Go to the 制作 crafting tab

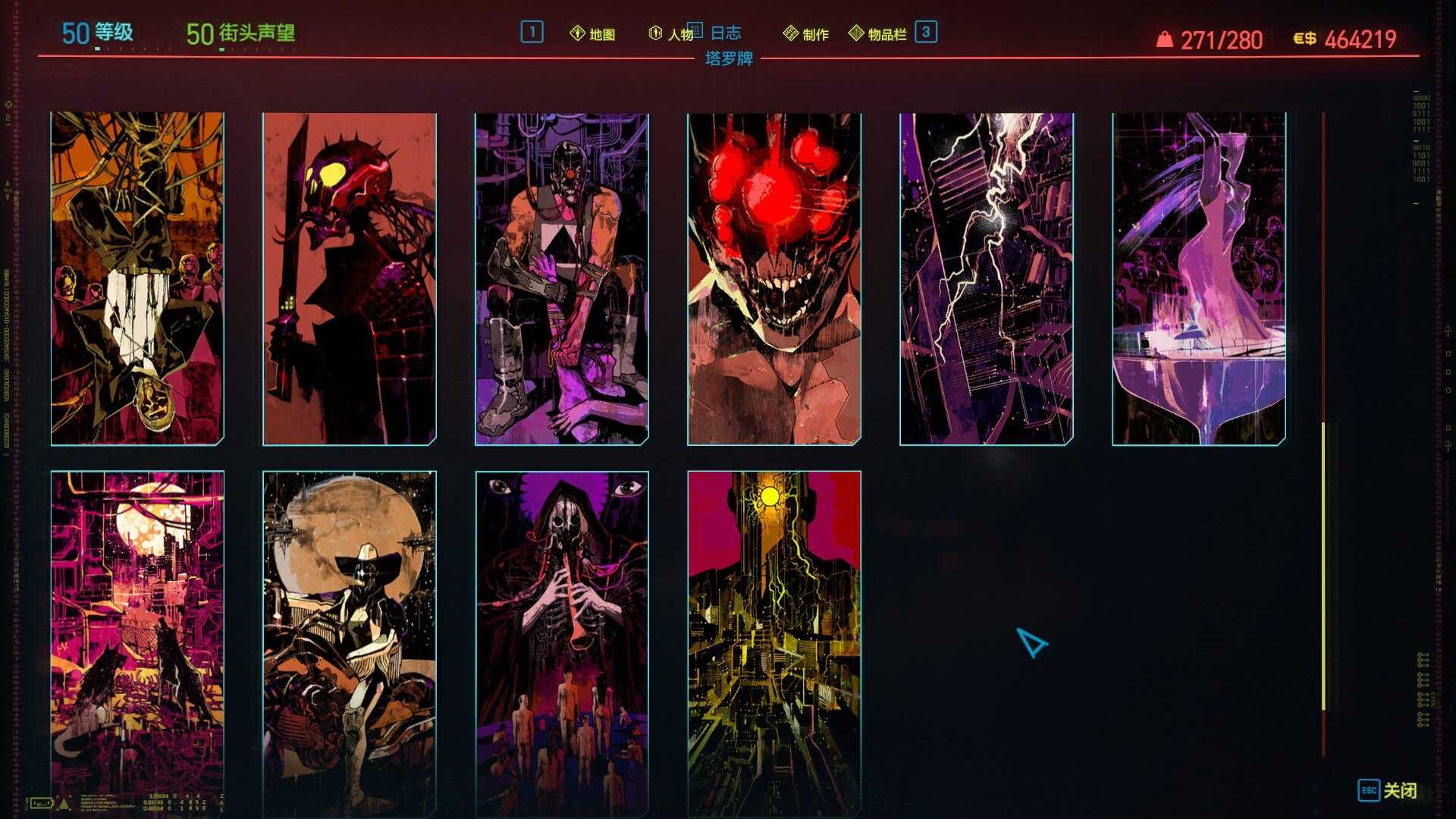(806, 34)
